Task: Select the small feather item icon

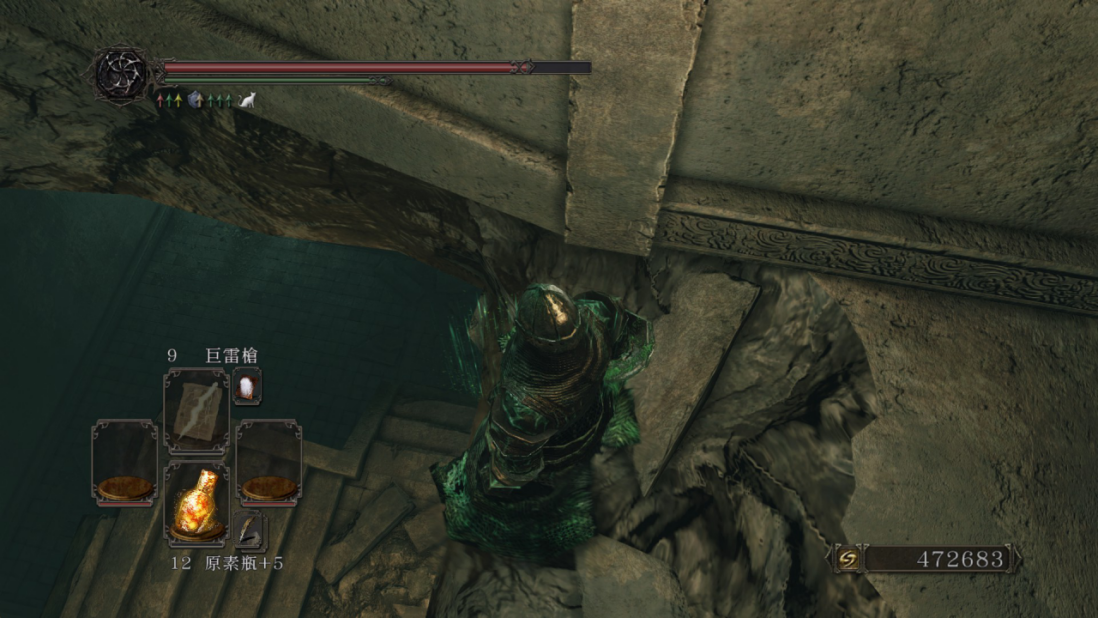Action: [x=251, y=531]
